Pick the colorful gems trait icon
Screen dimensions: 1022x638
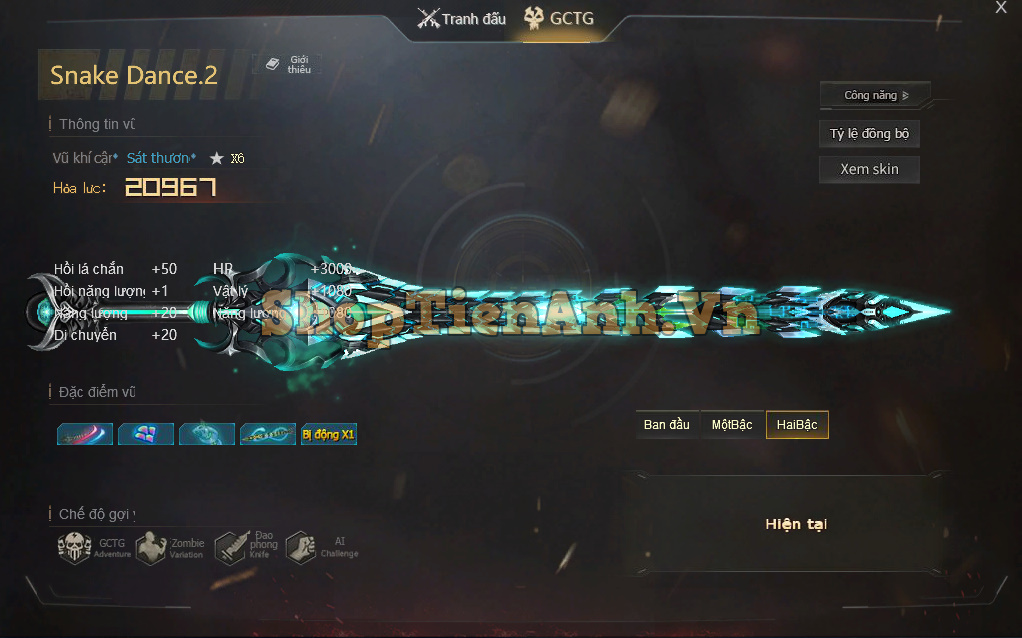click(146, 434)
